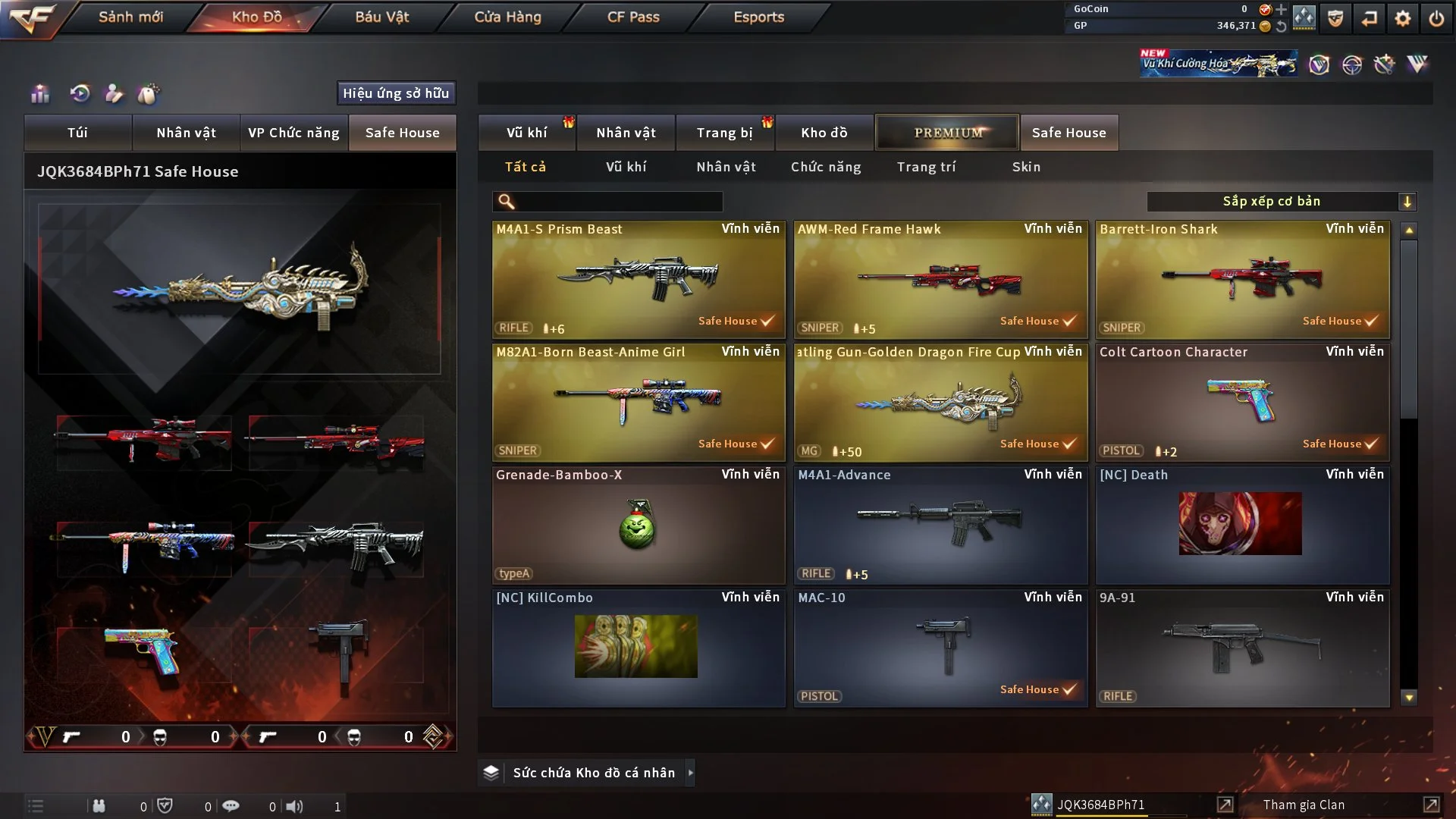Image resolution: width=1456 pixels, height=819 pixels.
Task: Open the Sắp xếp cơ bản sort dropdown
Action: (x=1281, y=202)
